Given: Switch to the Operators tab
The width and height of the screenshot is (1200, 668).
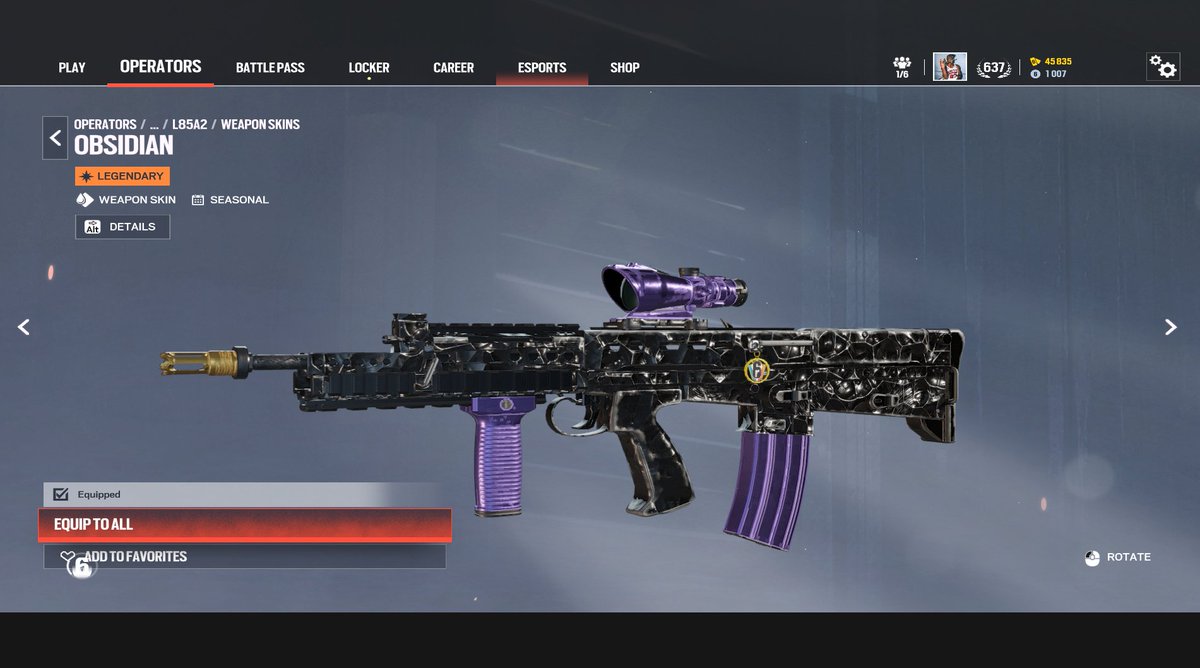Looking at the screenshot, I should tap(160, 67).
